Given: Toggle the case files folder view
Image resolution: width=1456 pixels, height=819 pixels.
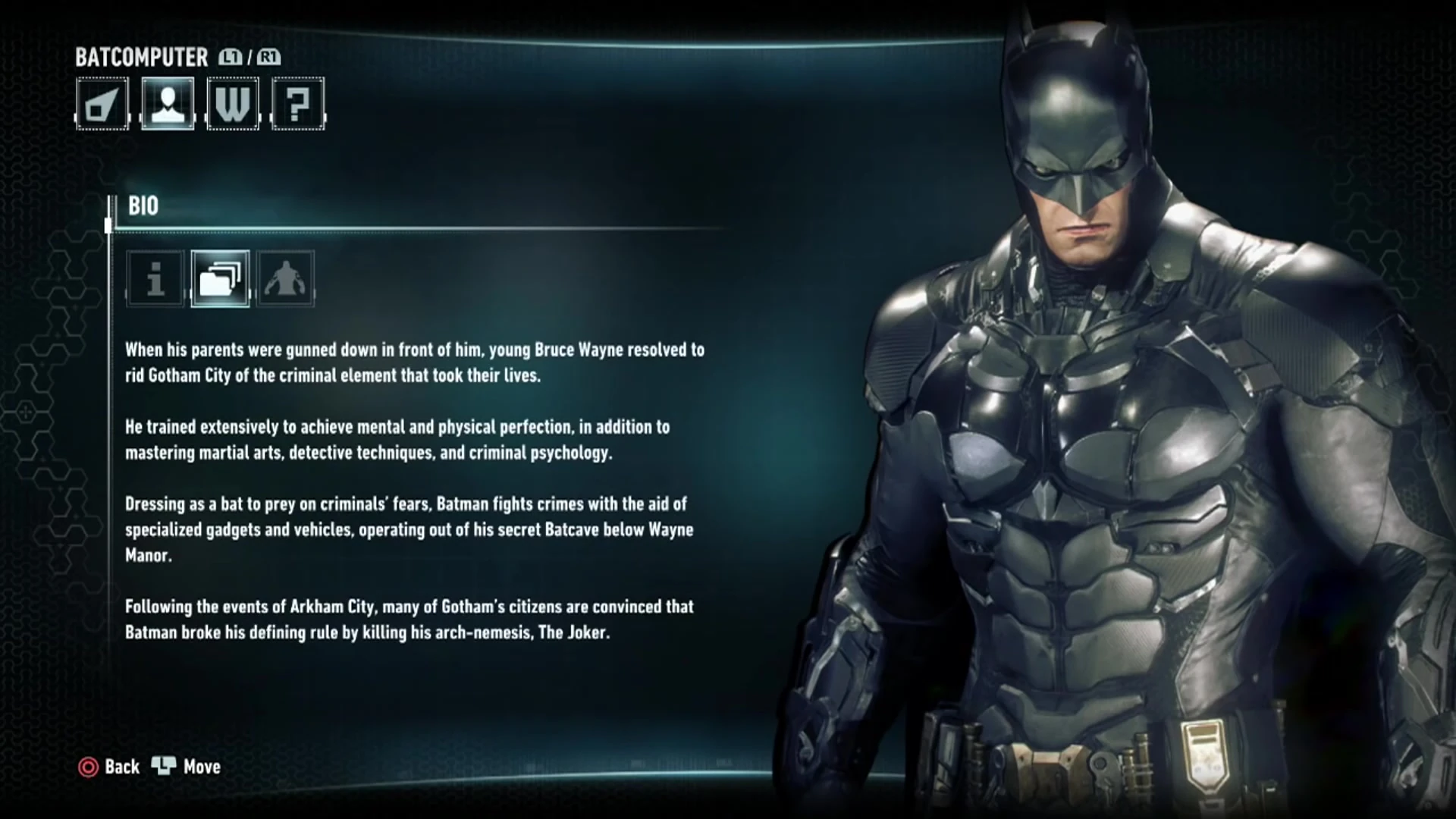Looking at the screenshot, I should pos(219,280).
